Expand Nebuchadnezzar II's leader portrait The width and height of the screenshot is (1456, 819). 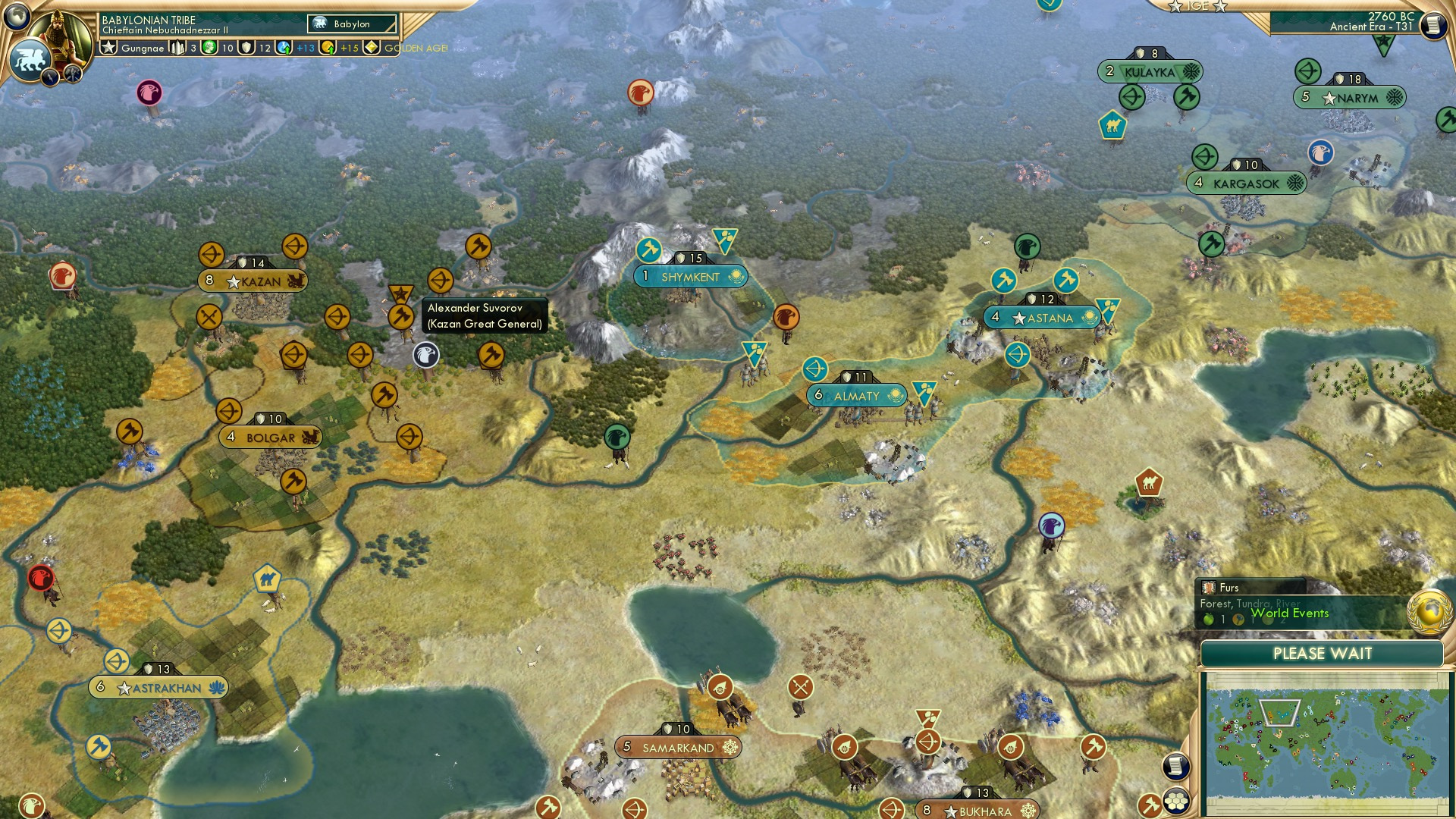point(61,32)
